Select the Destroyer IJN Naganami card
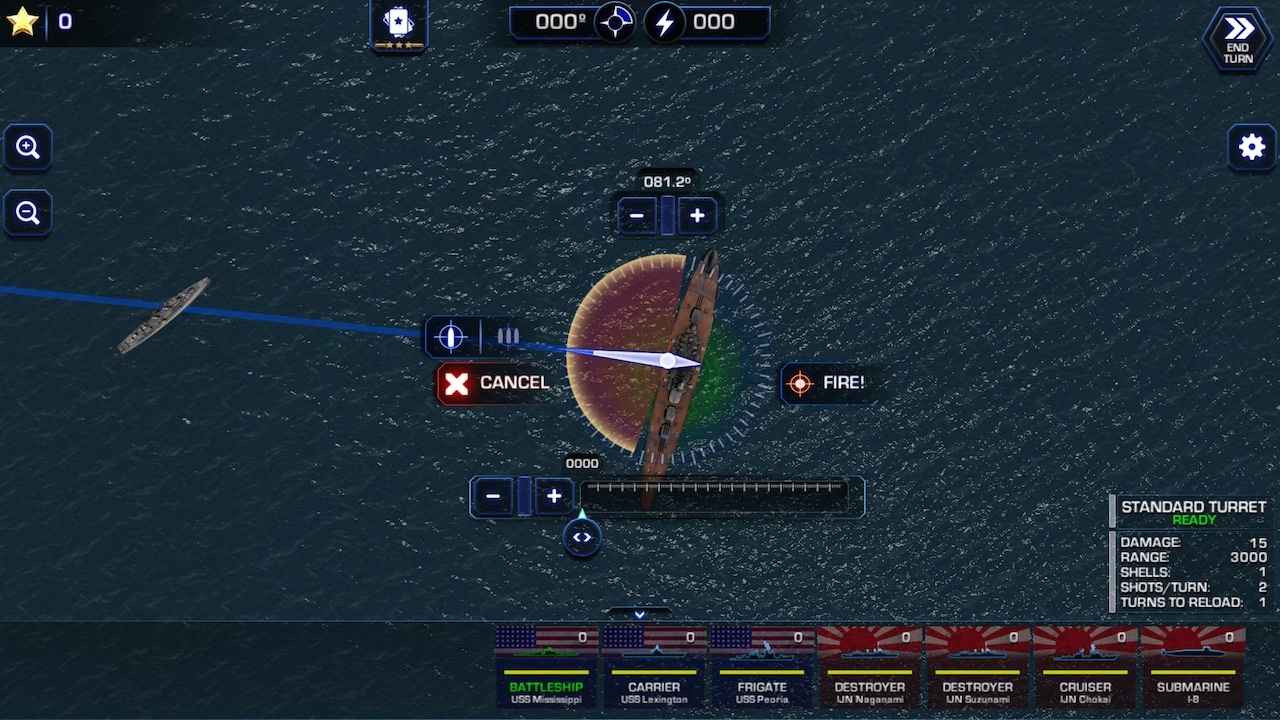Viewport: 1280px width, 720px height. [870, 666]
